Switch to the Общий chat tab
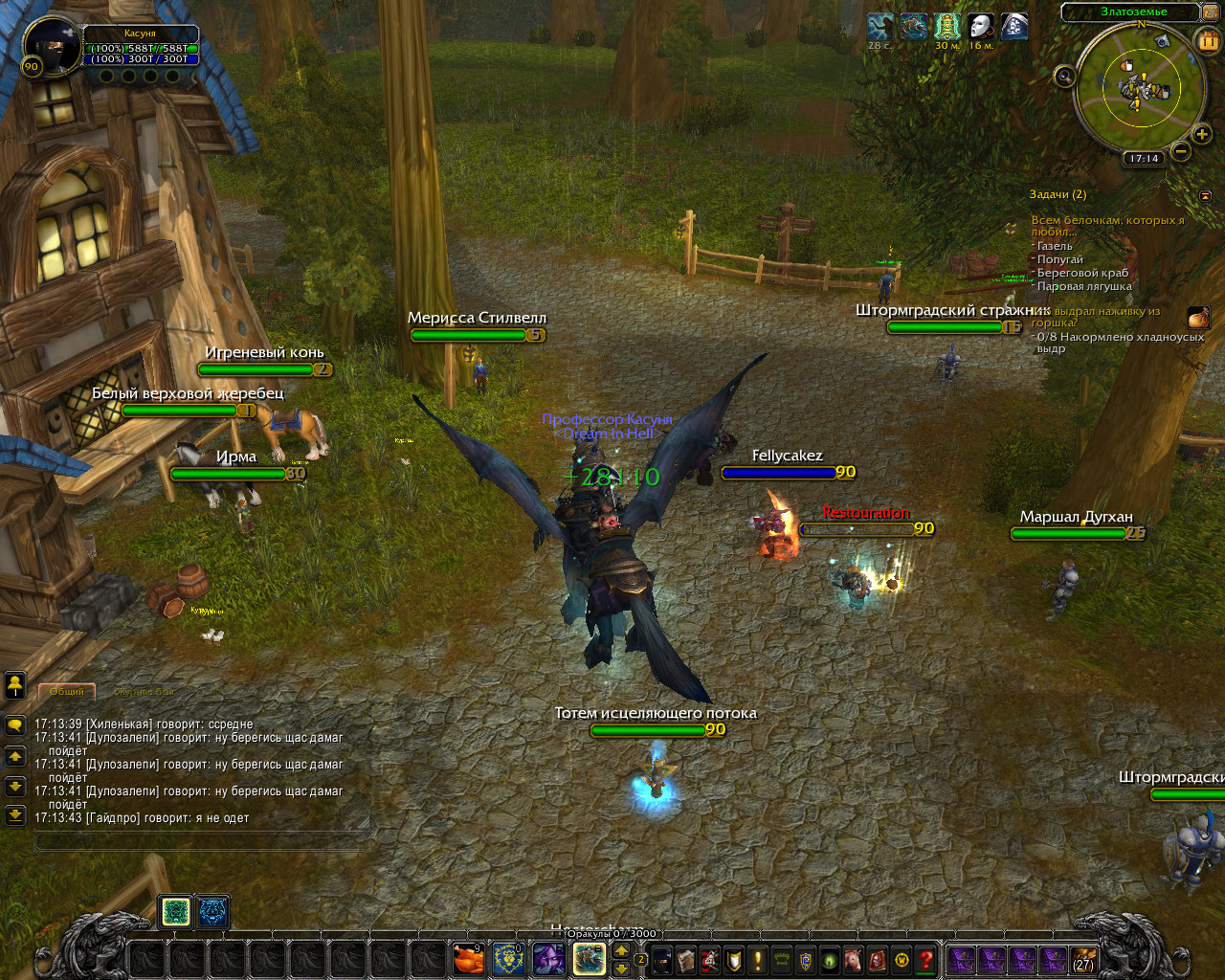Image resolution: width=1225 pixels, height=980 pixels. 66,691
